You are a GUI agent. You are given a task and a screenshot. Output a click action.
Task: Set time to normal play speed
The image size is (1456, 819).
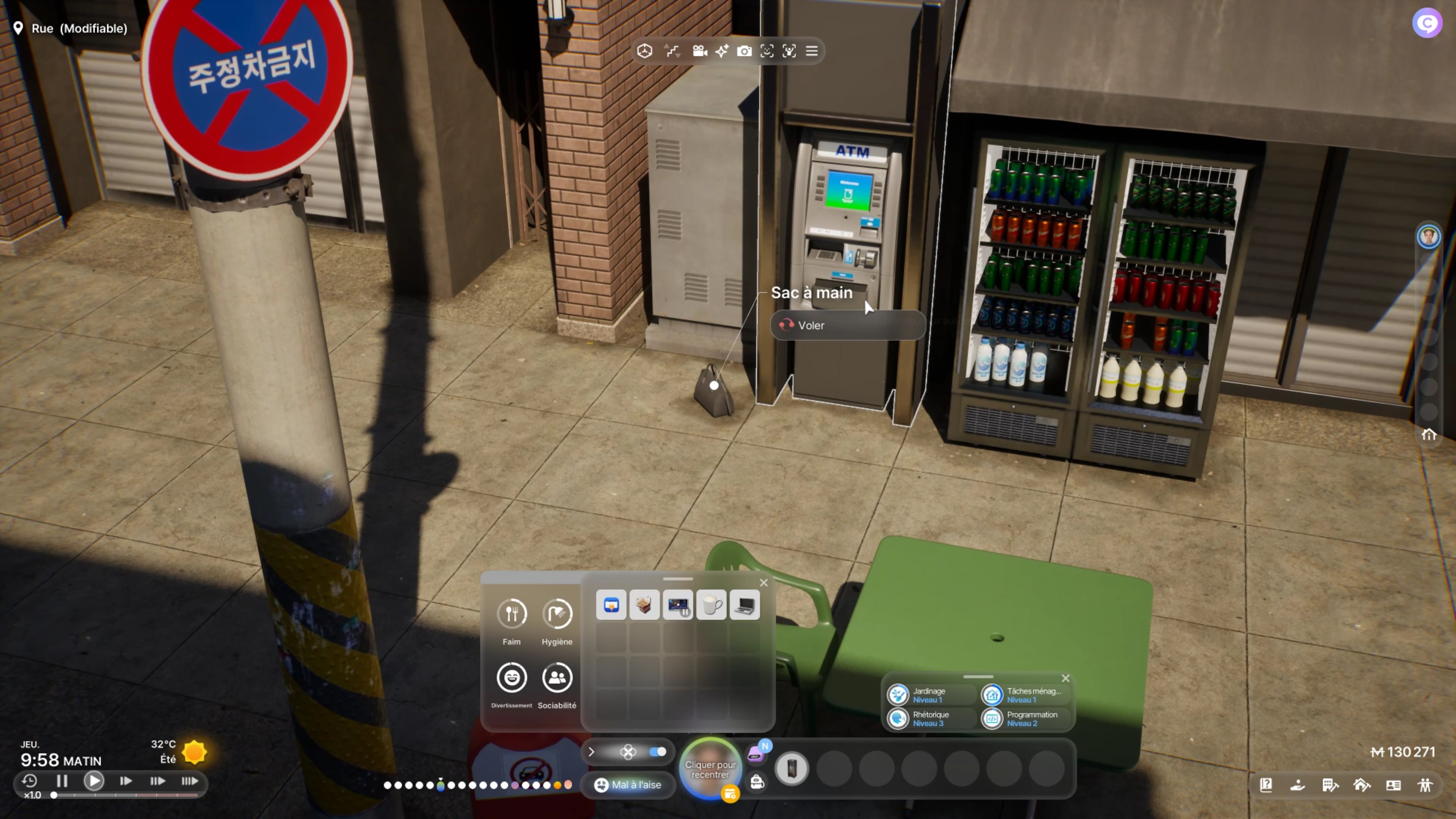[94, 781]
